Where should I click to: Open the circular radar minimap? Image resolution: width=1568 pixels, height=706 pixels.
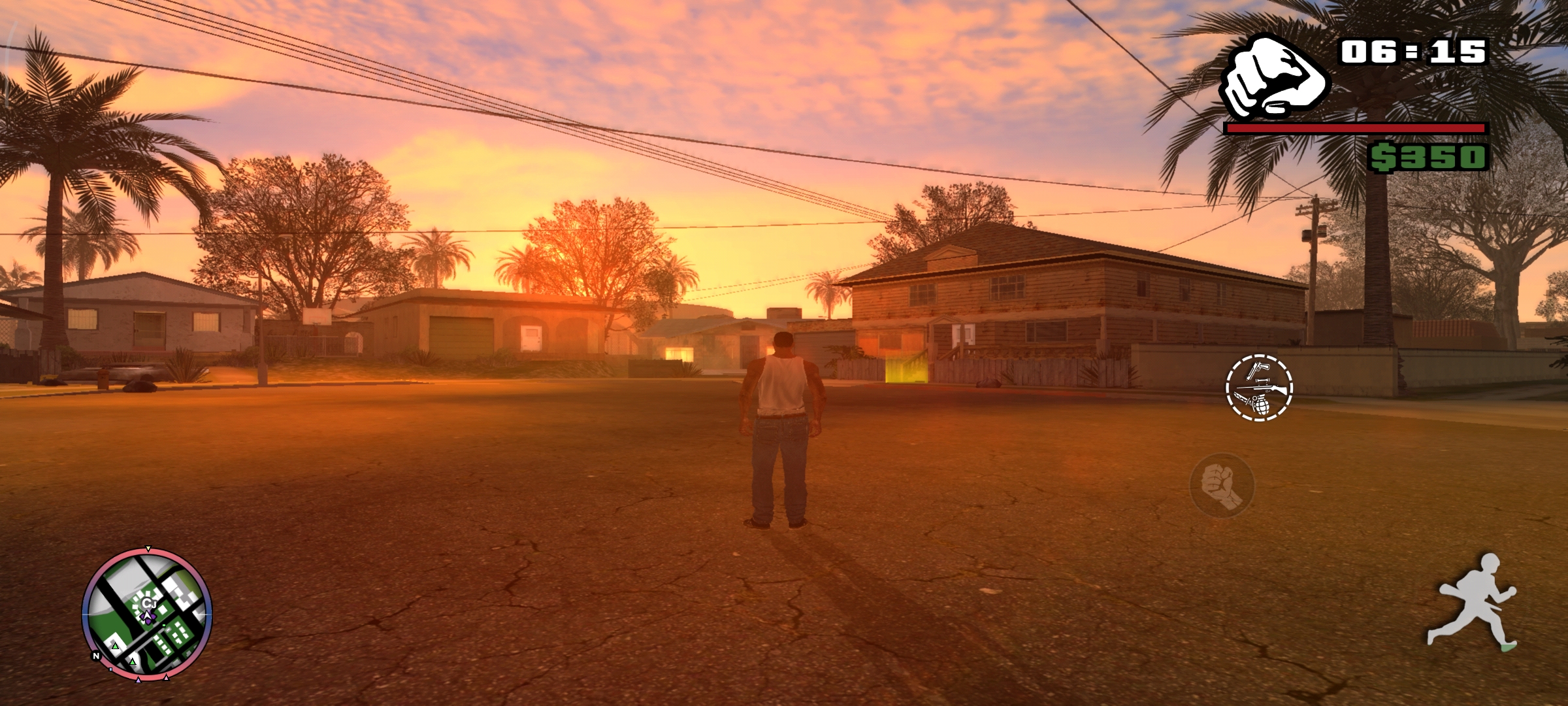coord(147,614)
